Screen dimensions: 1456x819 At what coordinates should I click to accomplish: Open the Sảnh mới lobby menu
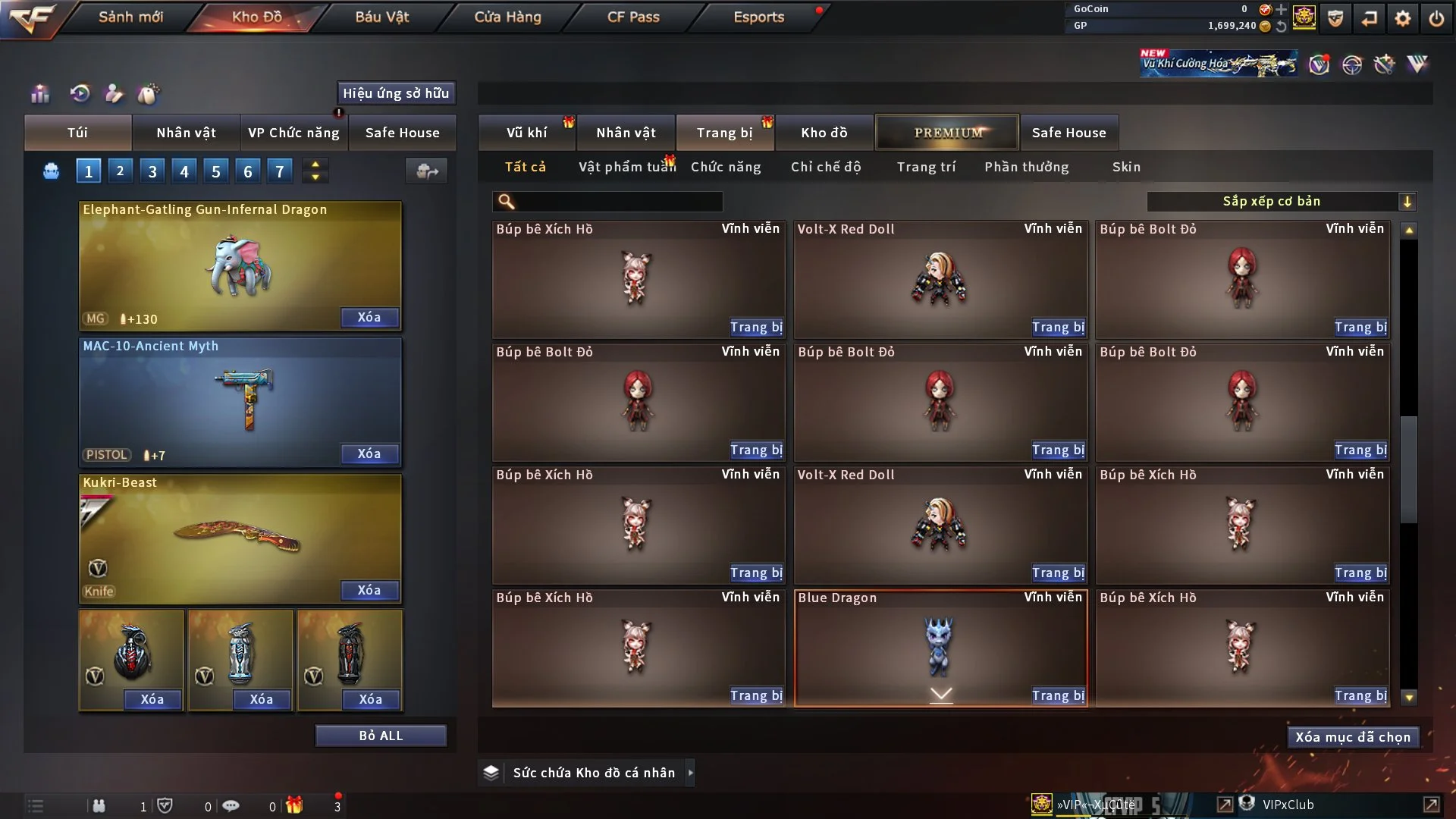[130, 17]
